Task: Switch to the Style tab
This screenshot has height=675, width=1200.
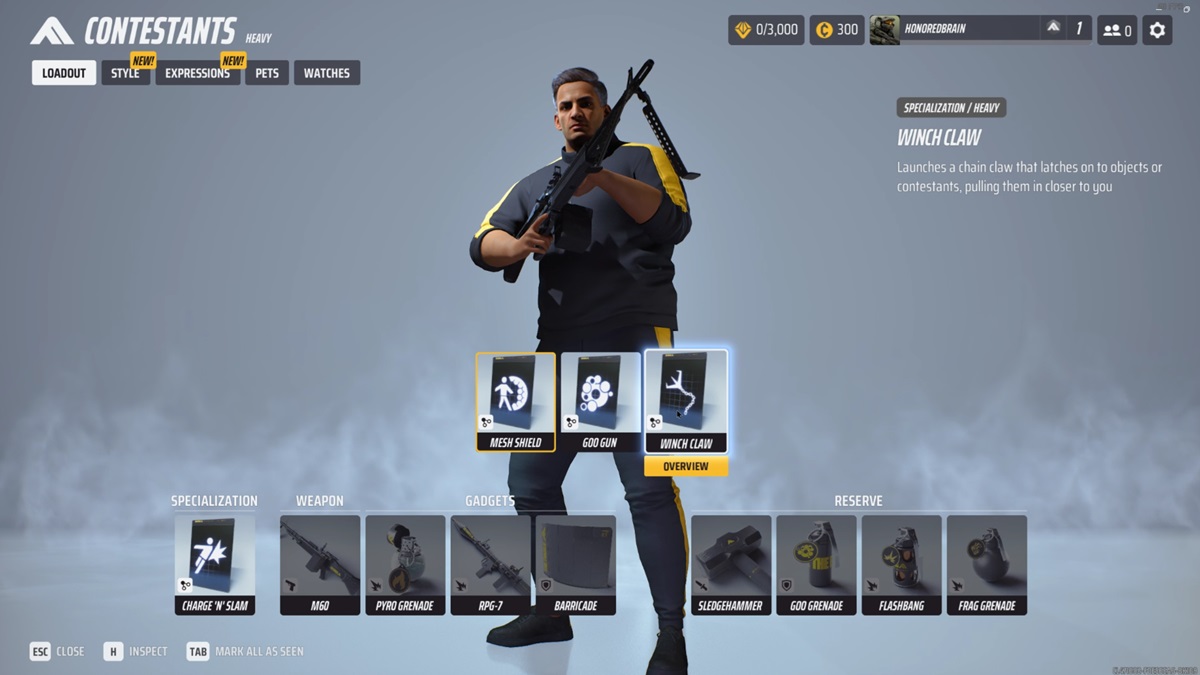Action: click(125, 73)
